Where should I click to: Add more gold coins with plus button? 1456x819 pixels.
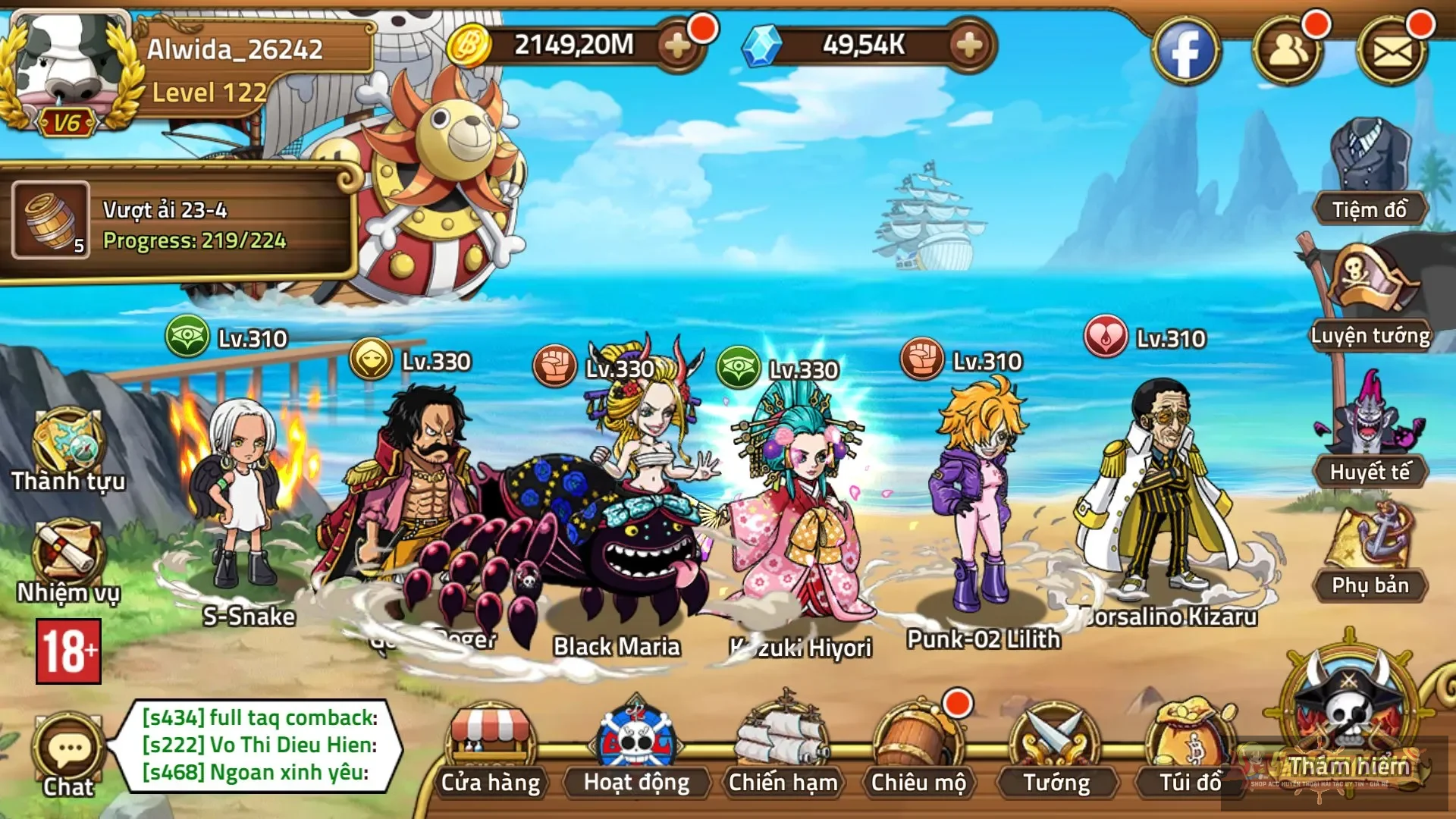pyautogui.click(x=677, y=45)
